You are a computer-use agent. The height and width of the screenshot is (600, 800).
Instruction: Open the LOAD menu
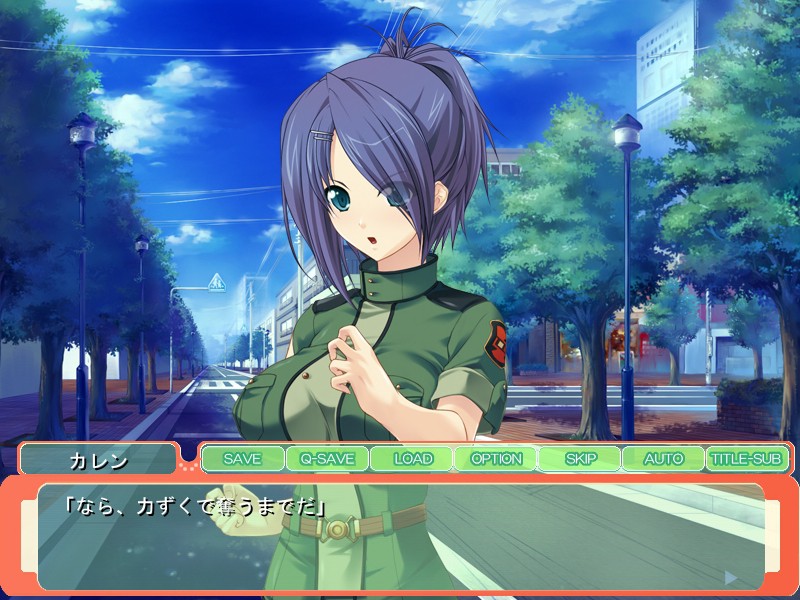tap(411, 459)
